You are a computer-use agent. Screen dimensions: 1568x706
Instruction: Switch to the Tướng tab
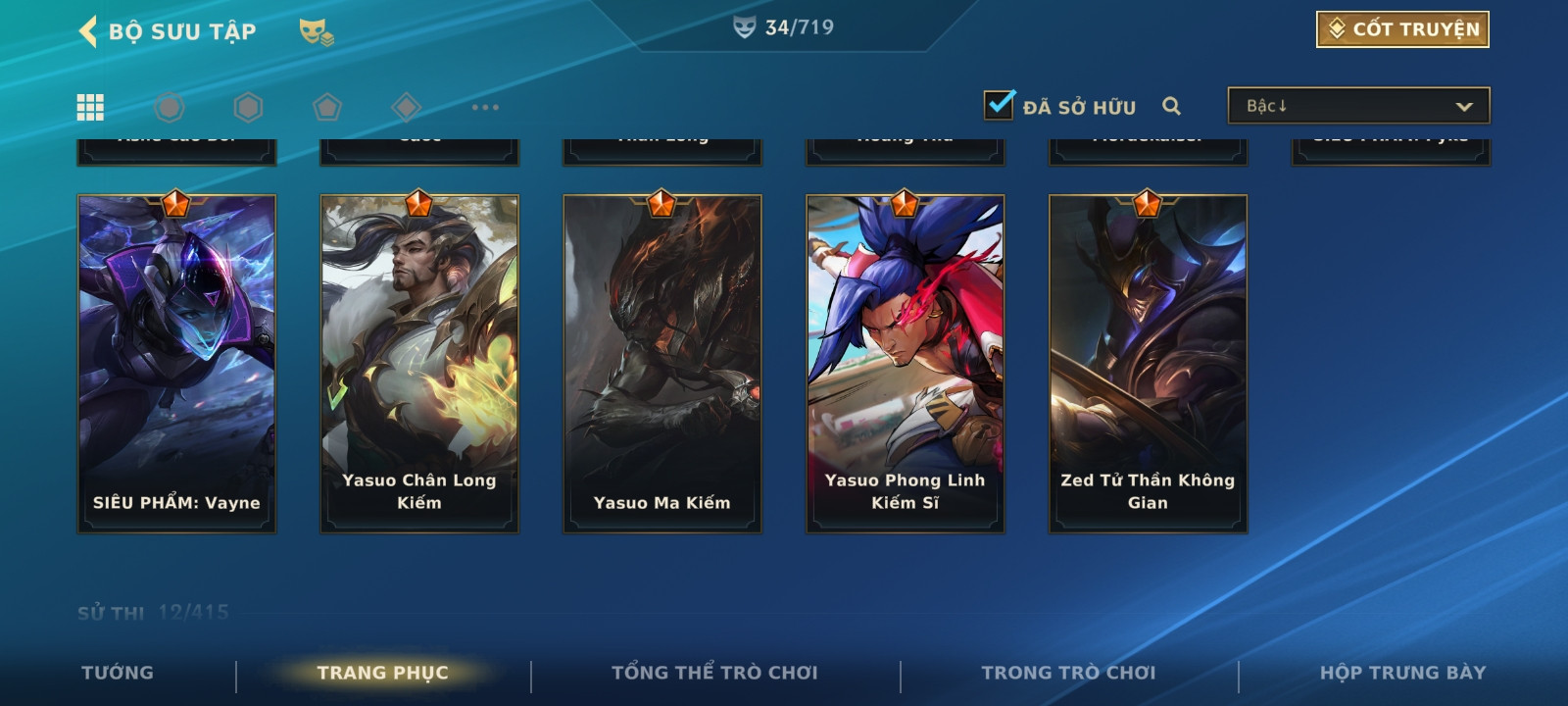118,673
